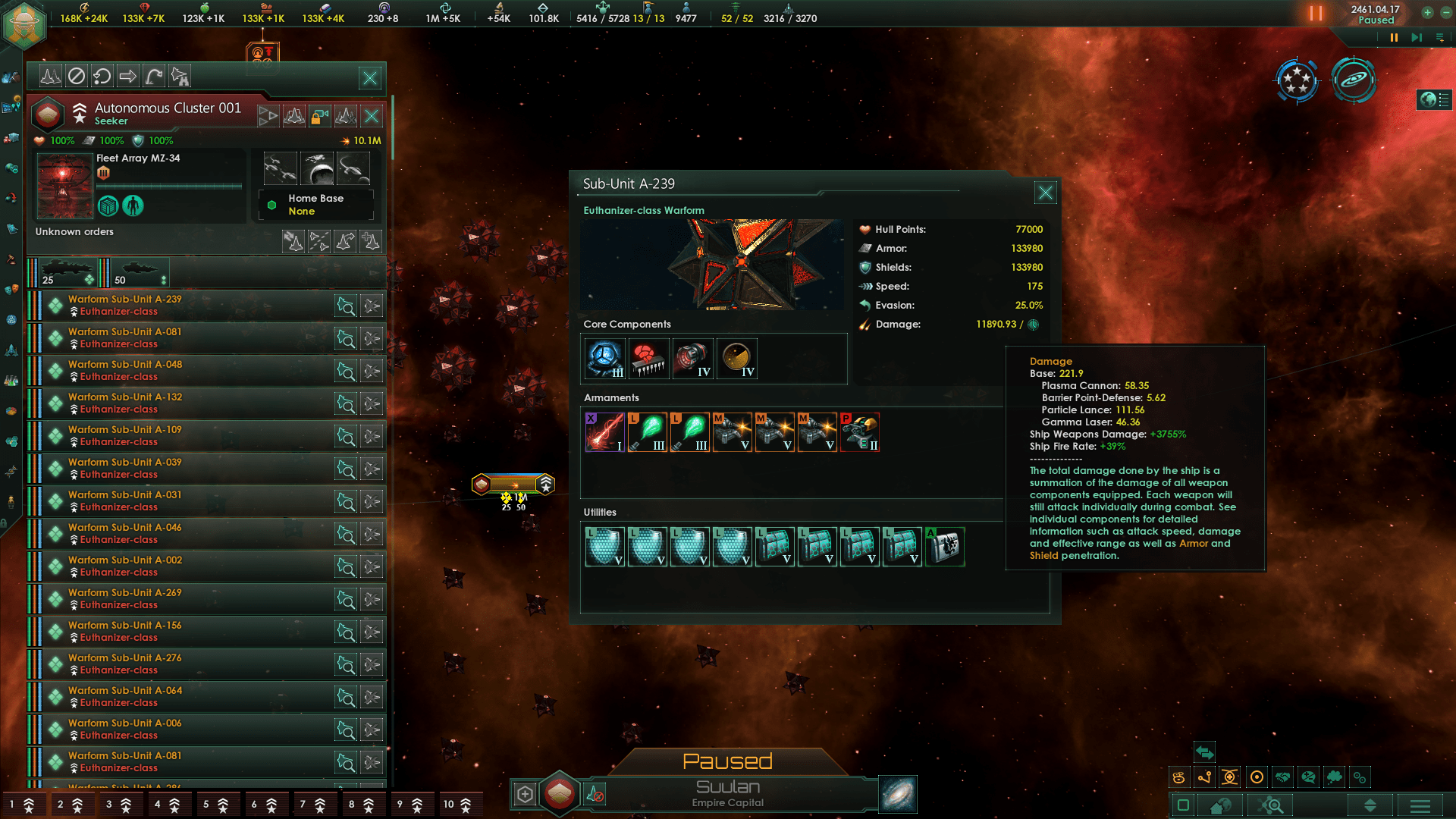Viewport: 1456px width, 819px height.
Task: Expand the outliner with the double-arrow button
Action: tap(1369, 807)
